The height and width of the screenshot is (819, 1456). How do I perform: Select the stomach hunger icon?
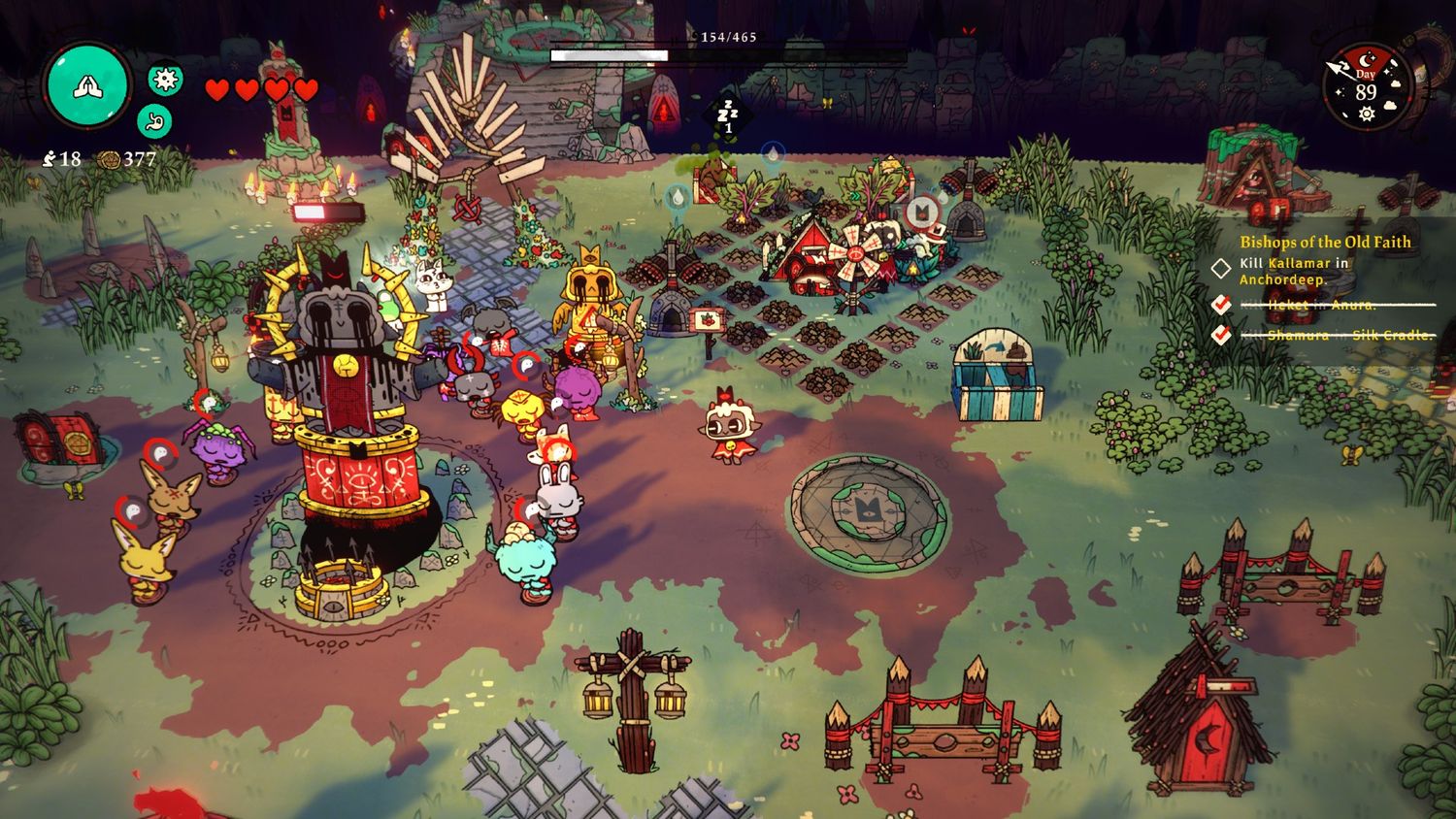coord(154,121)
